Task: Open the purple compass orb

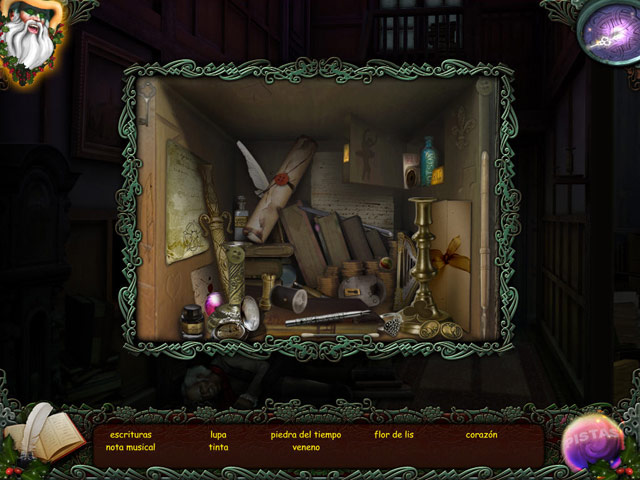Action: tap(607, 30)
